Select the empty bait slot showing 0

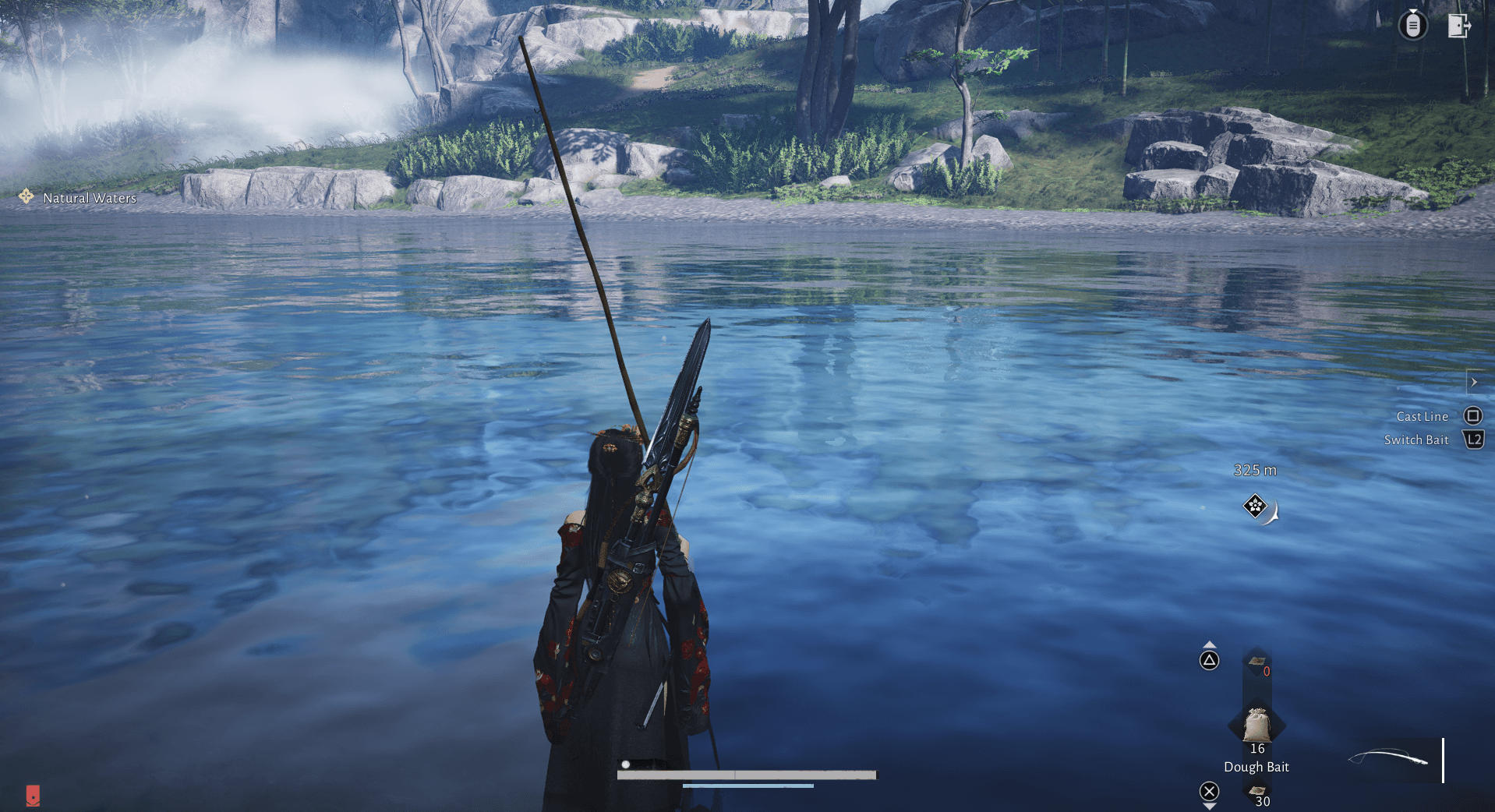tap(1257, 665)
